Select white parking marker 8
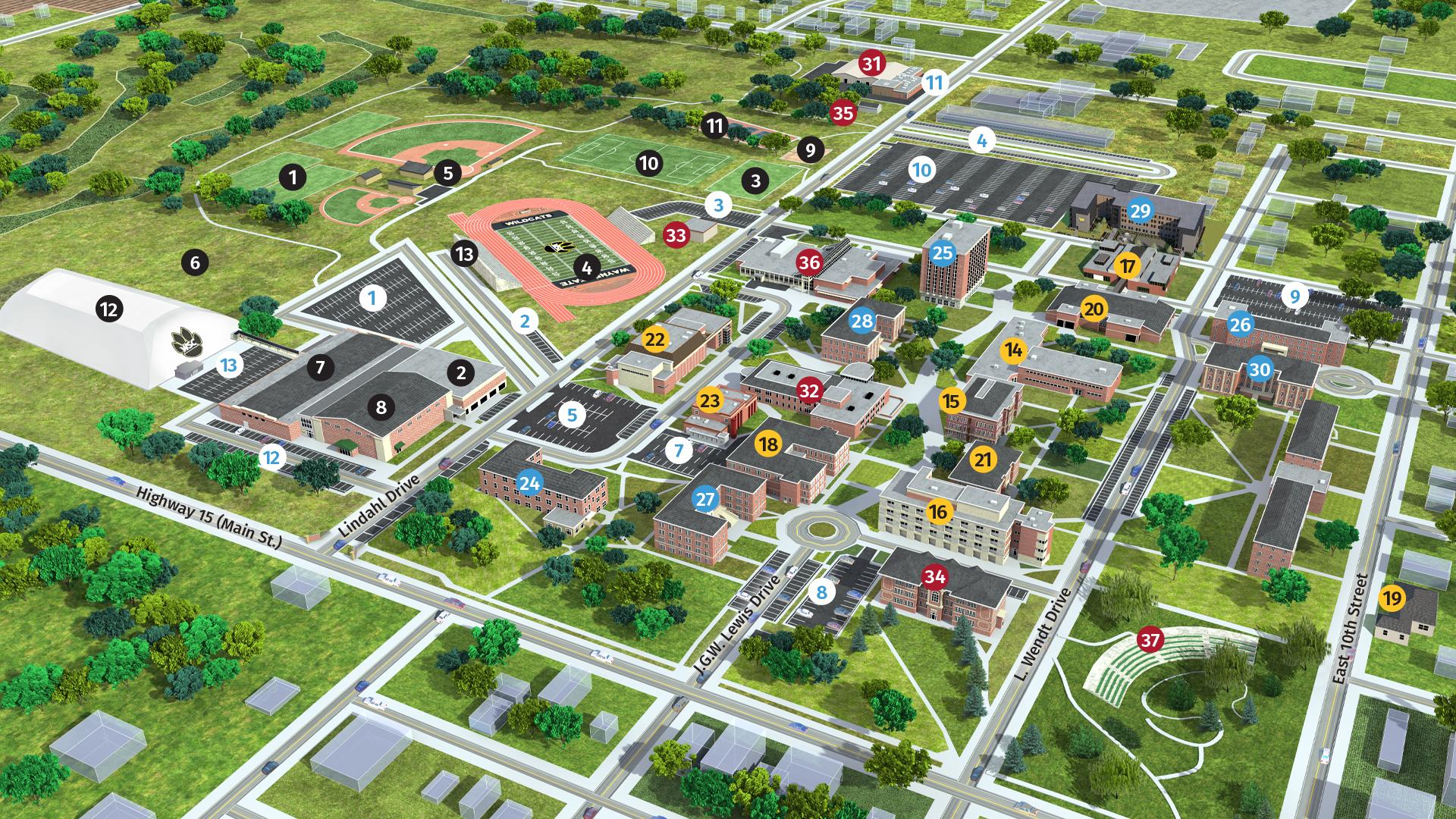The image size is (1456, 819). [821, 591]
